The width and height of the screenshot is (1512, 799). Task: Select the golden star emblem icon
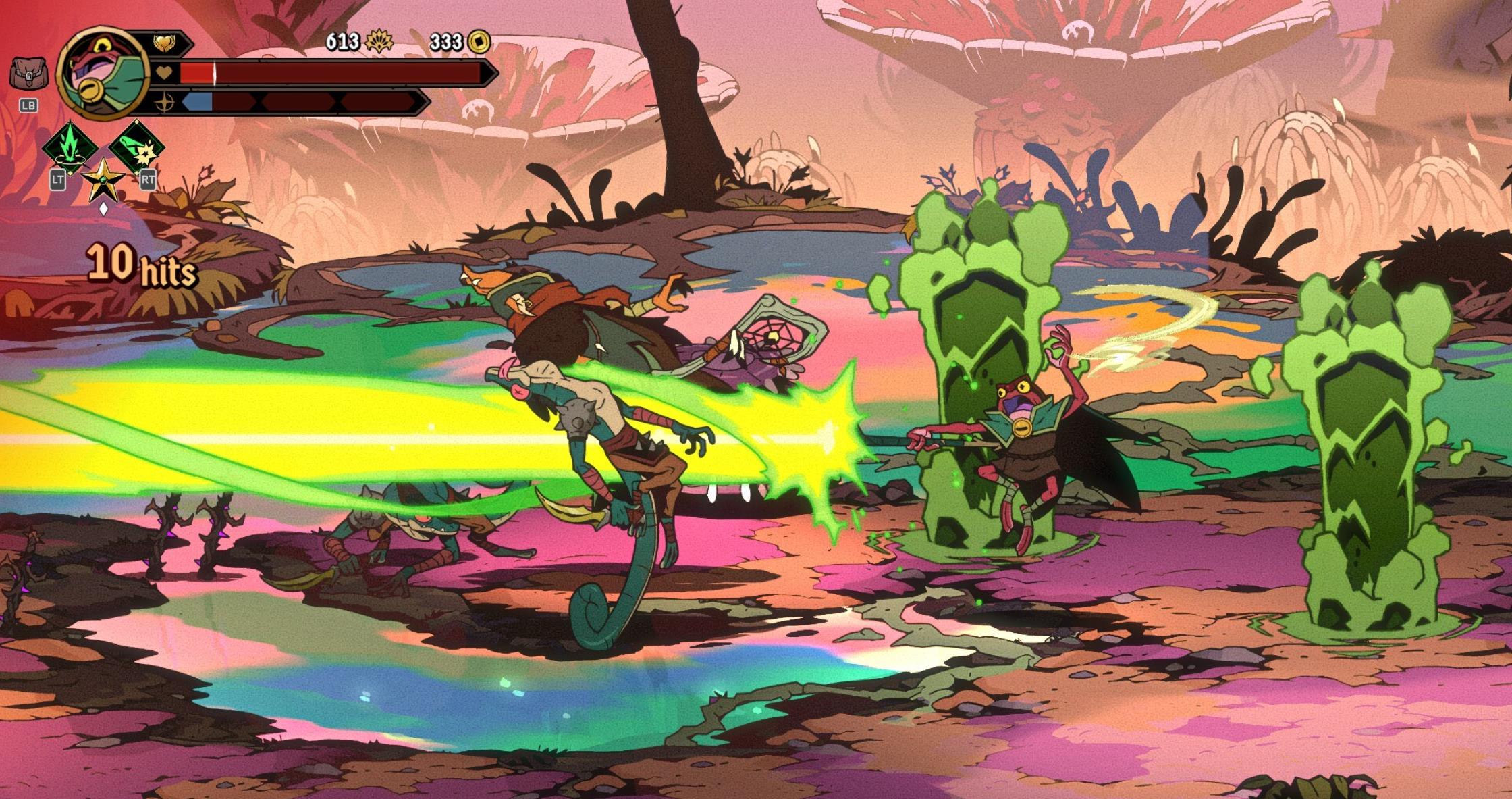point(103,180)
